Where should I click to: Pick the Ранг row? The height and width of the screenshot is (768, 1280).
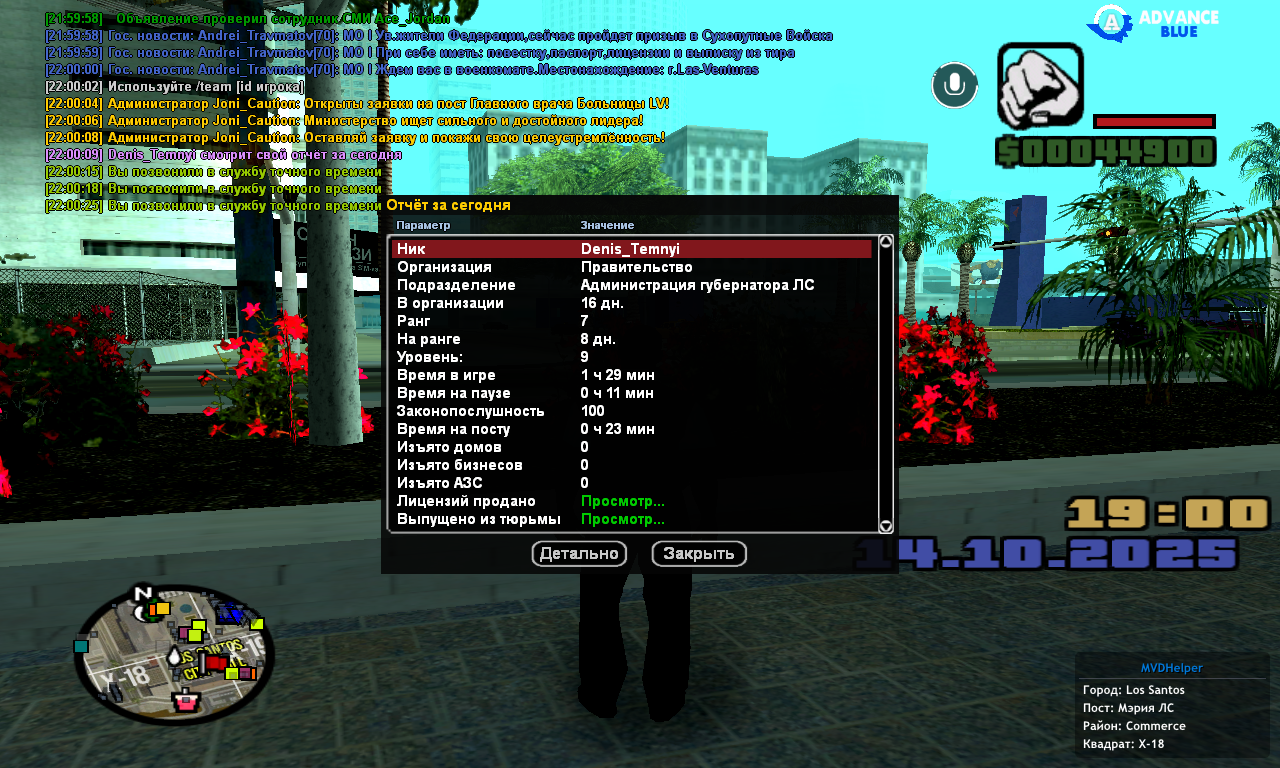click(x=630, y=321)
